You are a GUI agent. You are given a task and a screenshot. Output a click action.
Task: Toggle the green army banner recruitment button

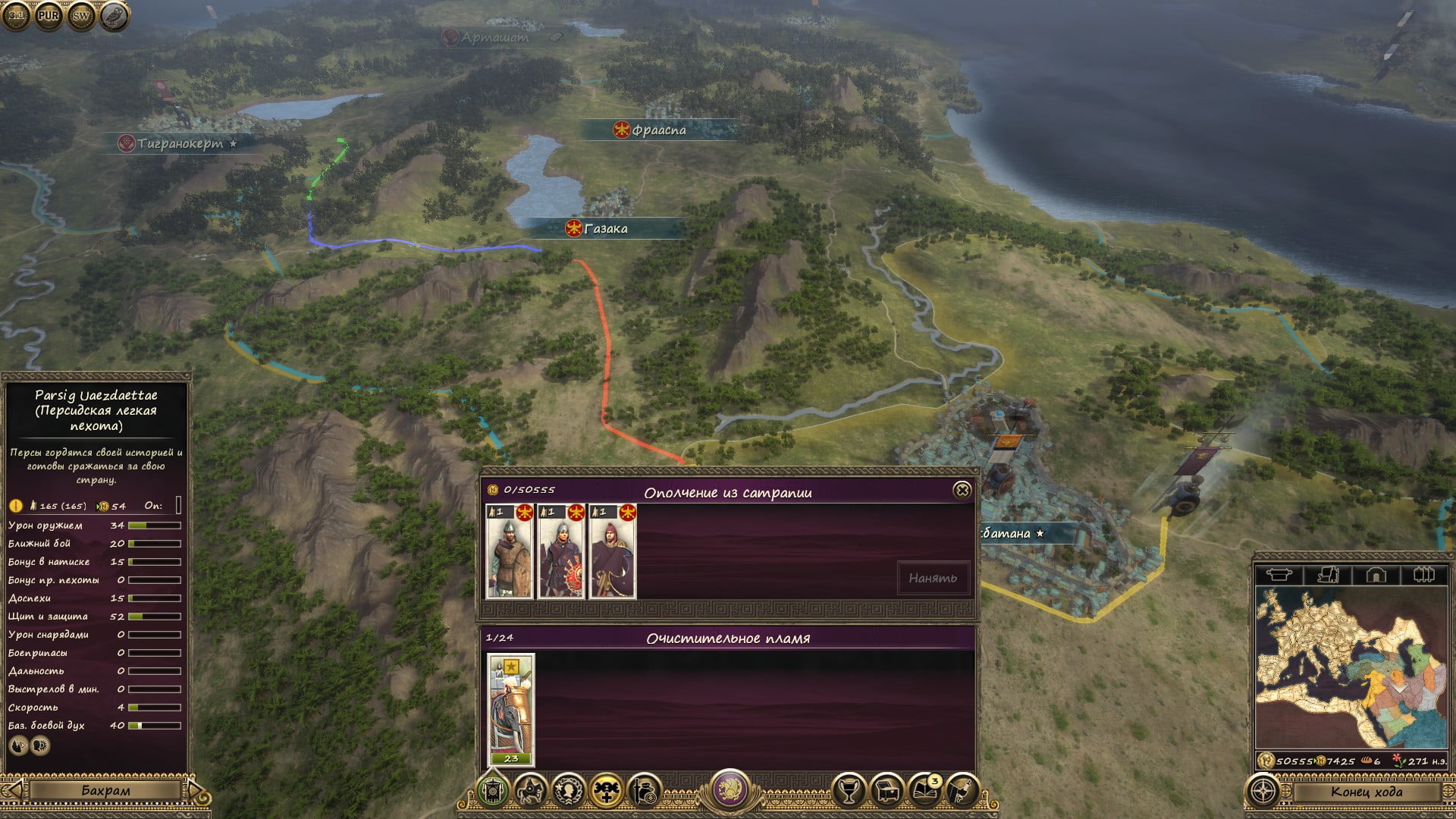pyautogui.click(x=493, y=792)
